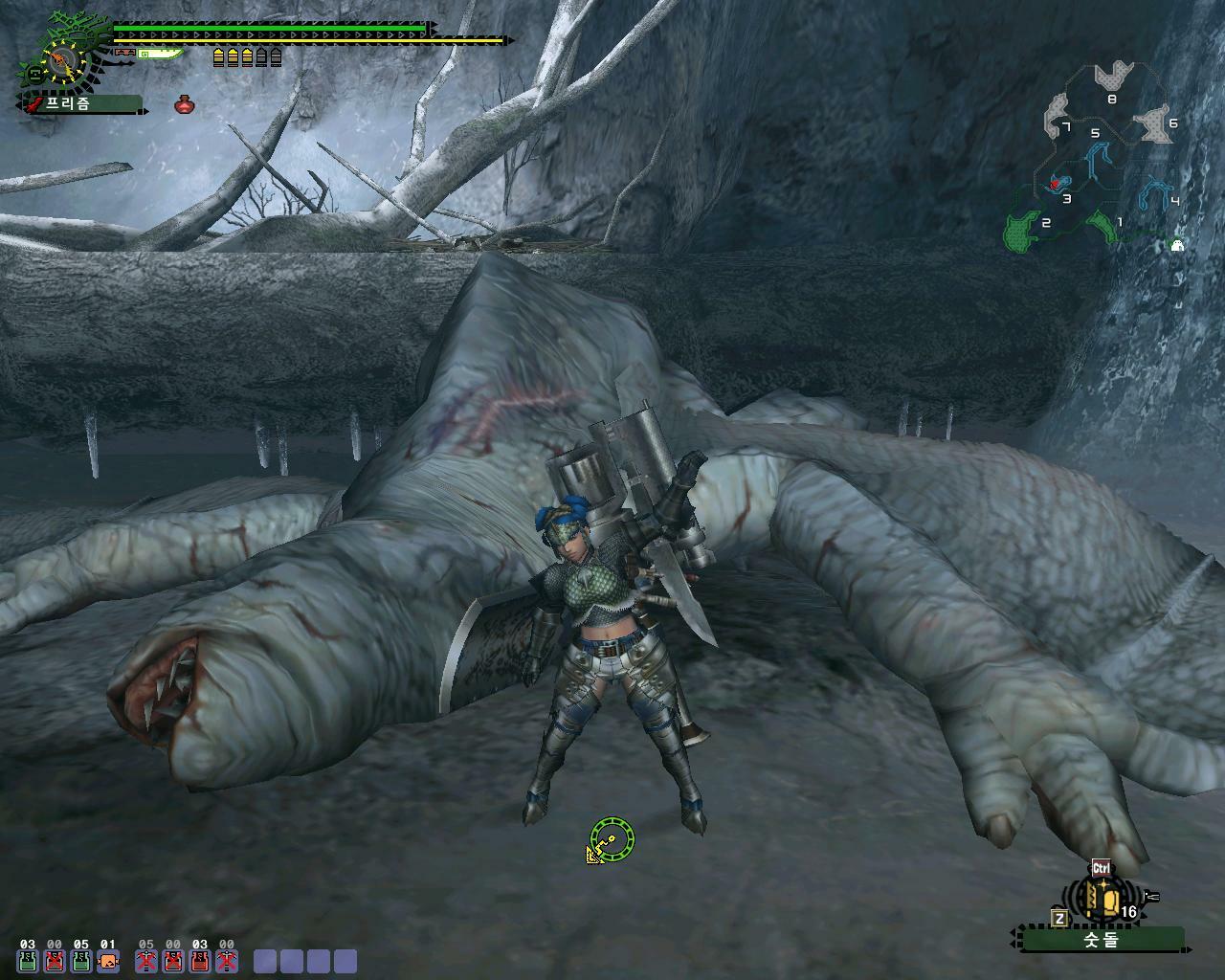The image size is (1225, 980).
Task: Select area 8 on the minimap
Action: (1111, 77)
